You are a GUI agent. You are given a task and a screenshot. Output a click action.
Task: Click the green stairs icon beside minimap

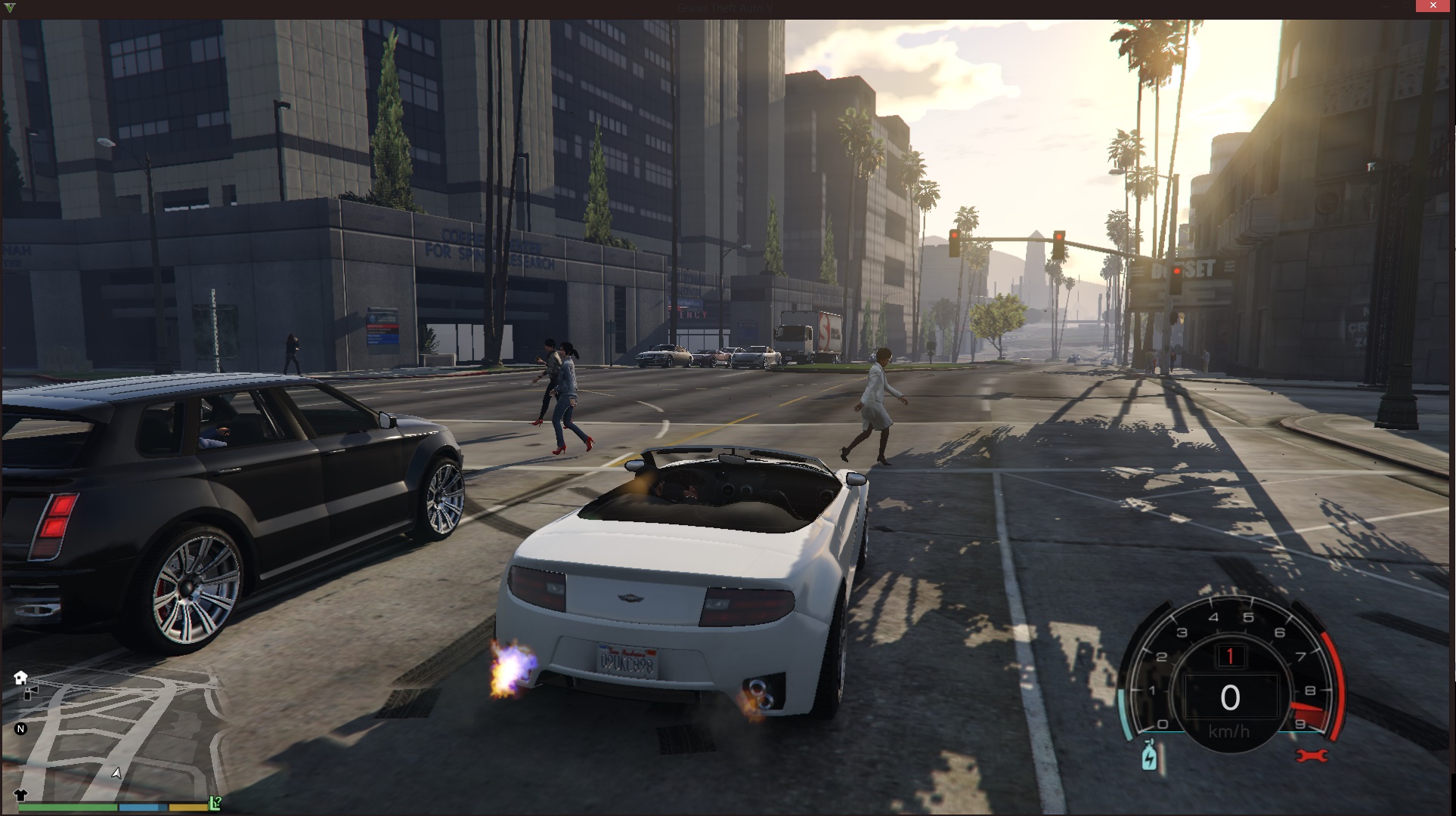pyautogui.click(x=215, y=803)
